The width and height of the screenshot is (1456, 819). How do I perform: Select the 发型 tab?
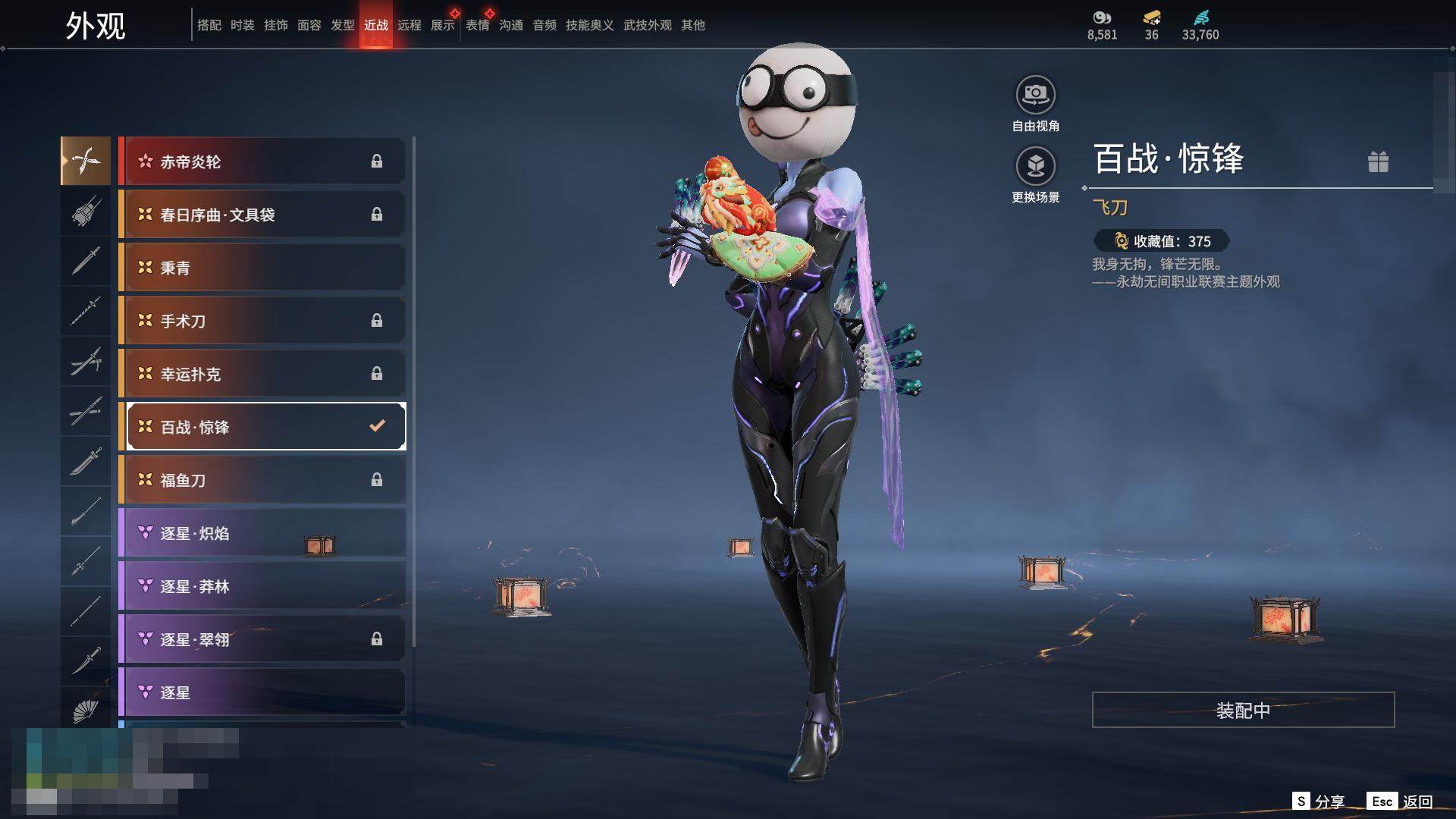pos(342,25)
